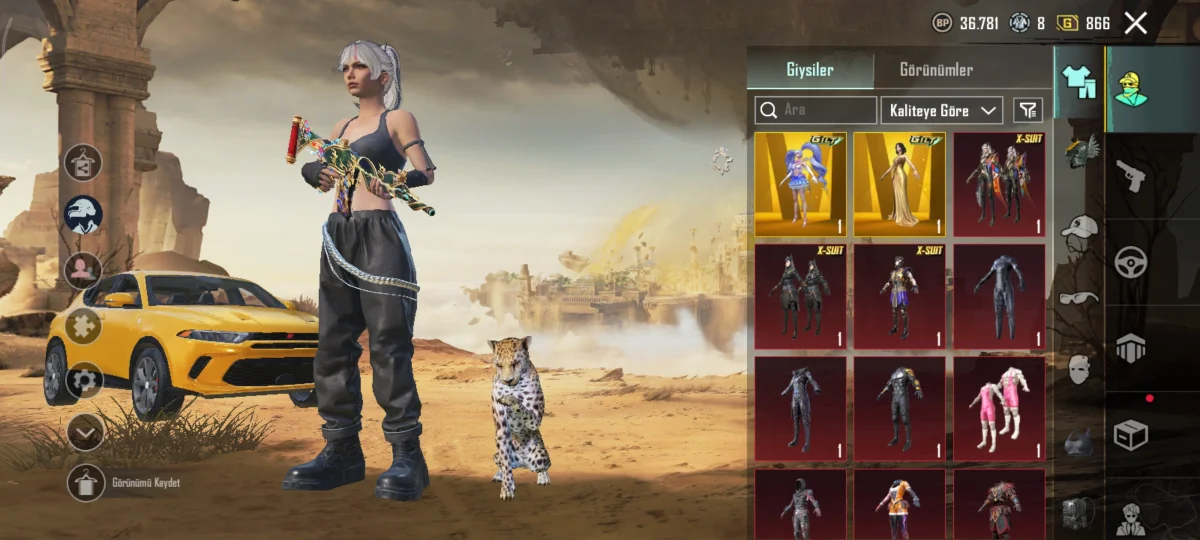Image resolution: width=1200 pixels, height=540 pixels.
Task: Open the gear settings icon
Action: coord(85,380)
